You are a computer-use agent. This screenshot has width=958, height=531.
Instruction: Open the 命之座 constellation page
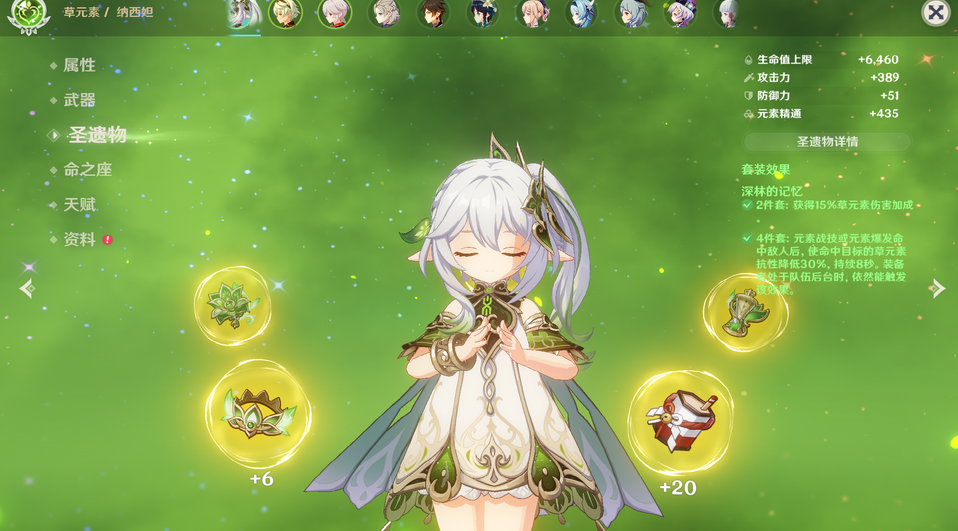click(x=87, y=170)
